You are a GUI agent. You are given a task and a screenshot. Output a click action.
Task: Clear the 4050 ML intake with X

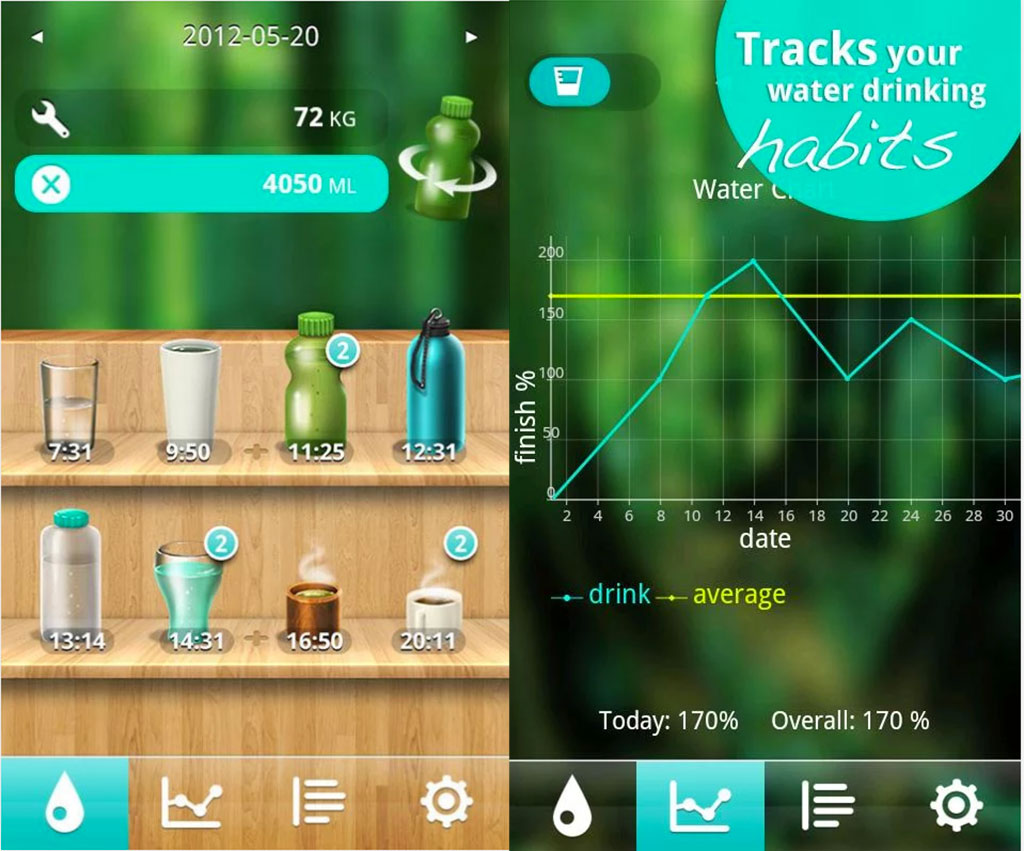[x=50, y=185]
